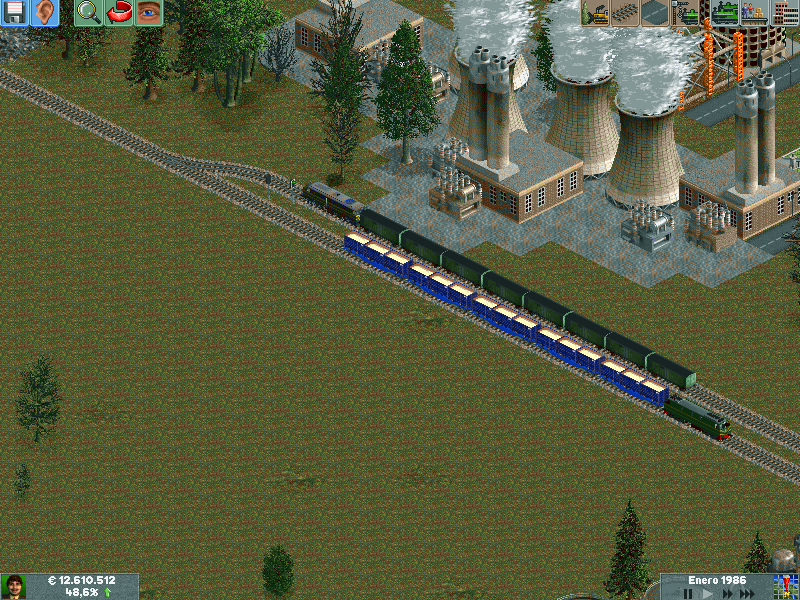Click the red arrow rotate view button
This screenshot has width=800, height=600.
coord(119,13)
